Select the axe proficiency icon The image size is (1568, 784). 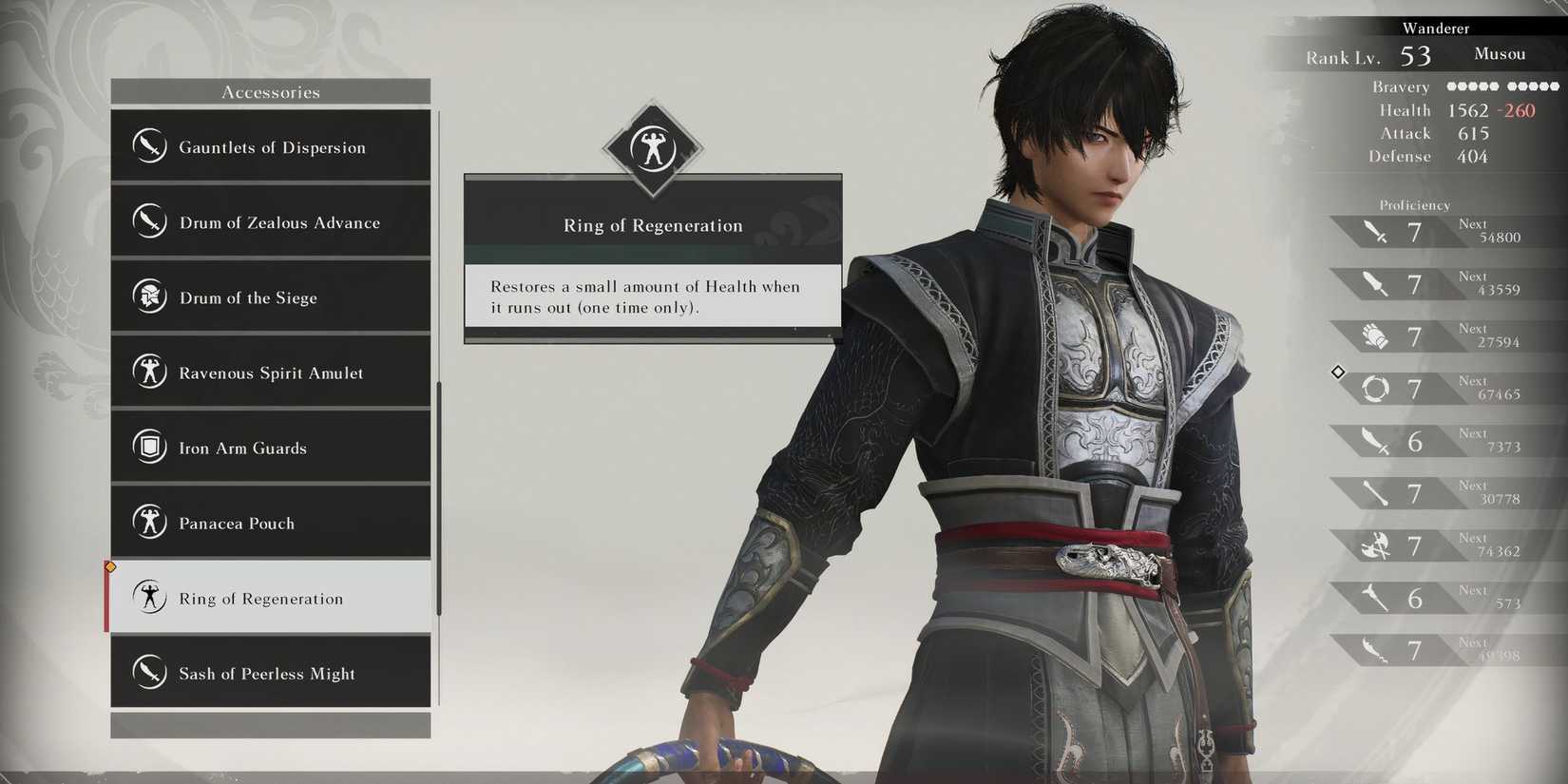pyautogui.click(x=1374, y=545)
